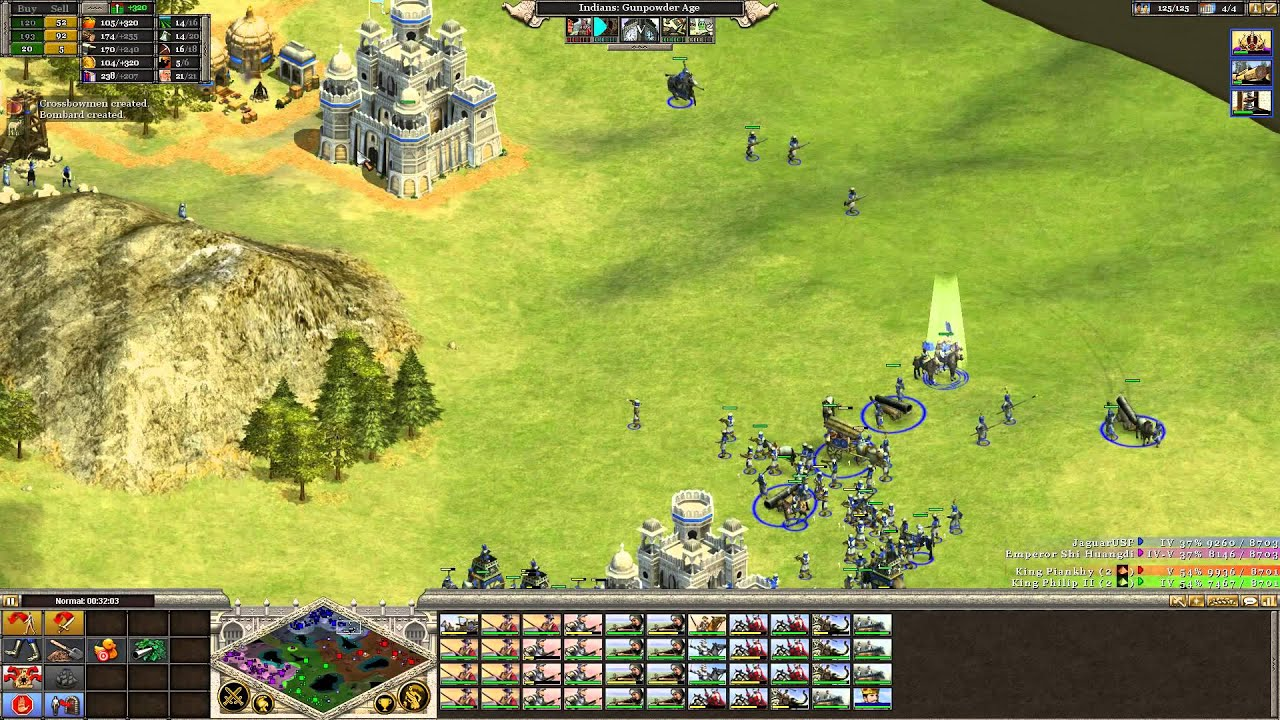Click the crossed swords button beside minimap

point(234,695)
